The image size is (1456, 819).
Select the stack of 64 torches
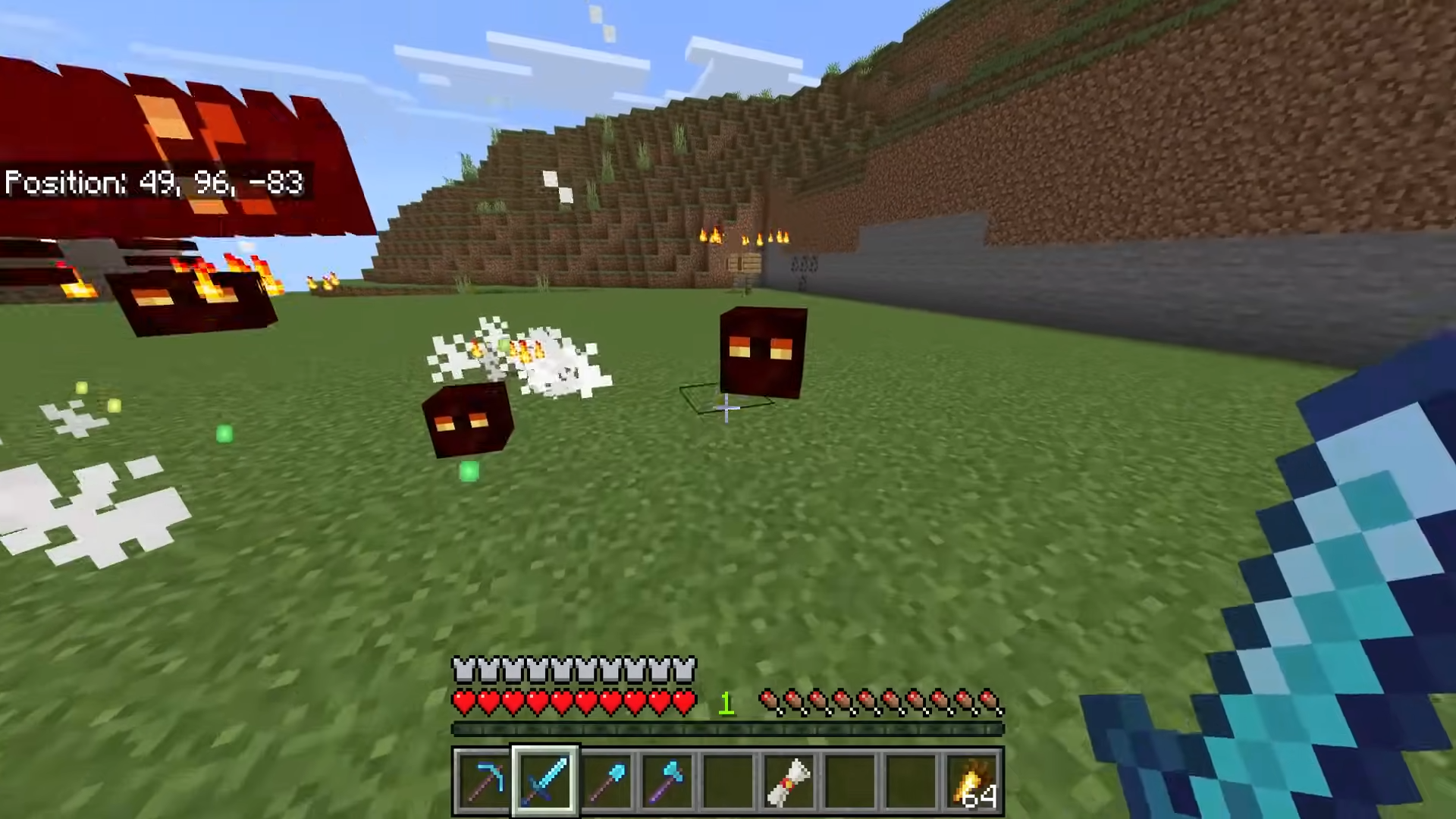[973, 781]
